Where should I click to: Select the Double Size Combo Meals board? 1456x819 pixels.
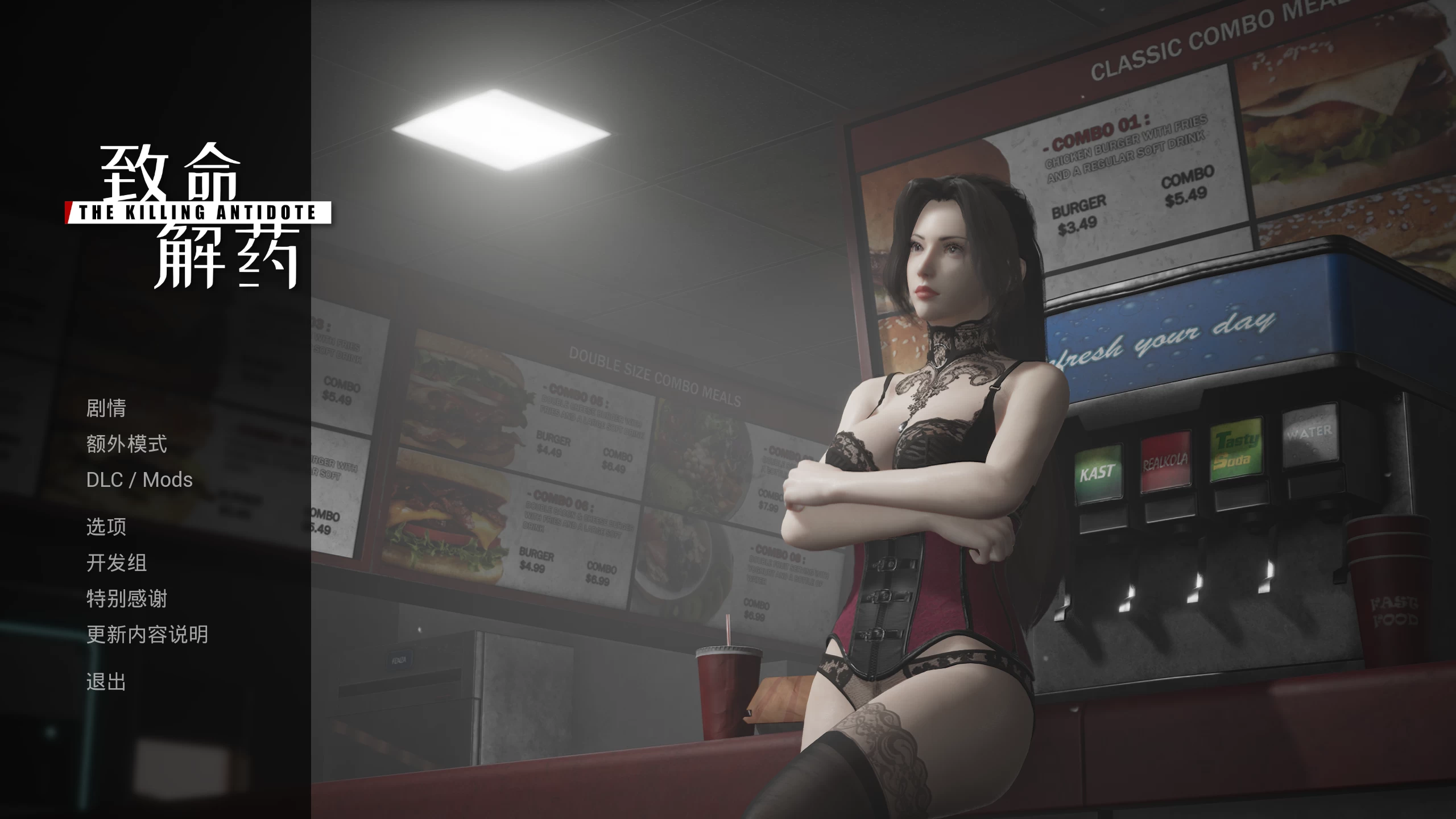(654, 375)
